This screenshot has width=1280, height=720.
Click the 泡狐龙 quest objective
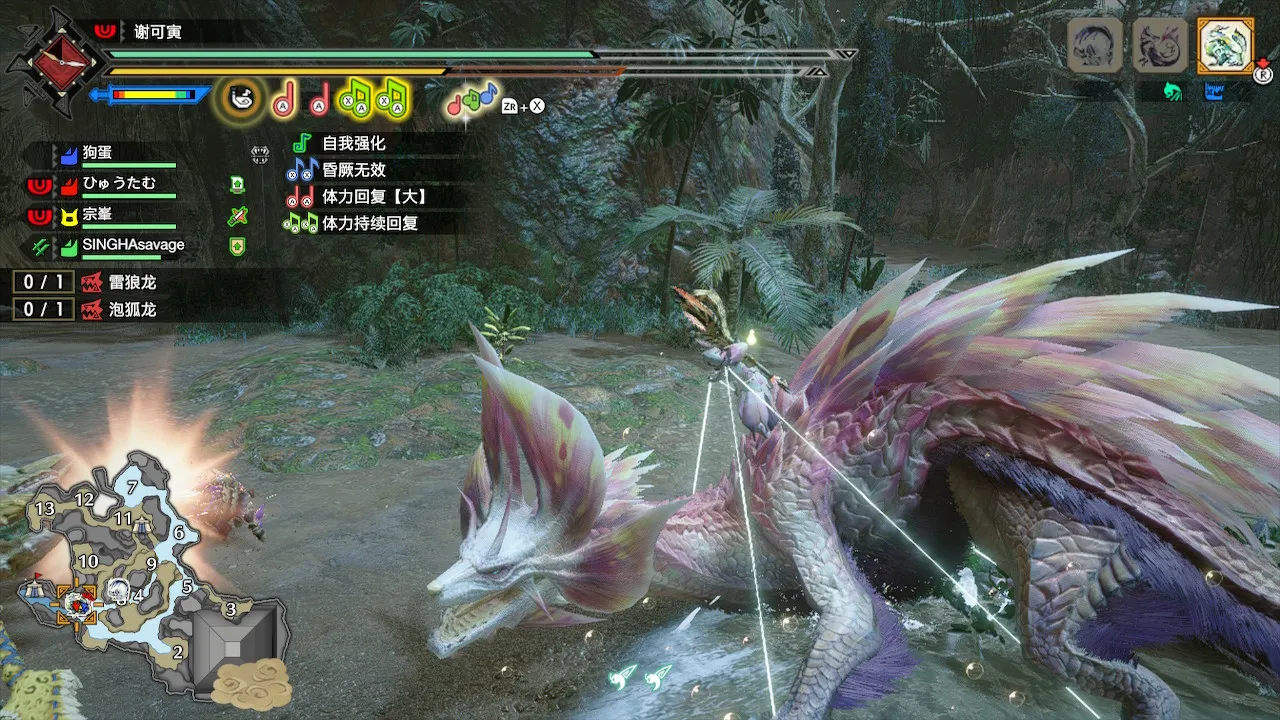pos(133,309)
